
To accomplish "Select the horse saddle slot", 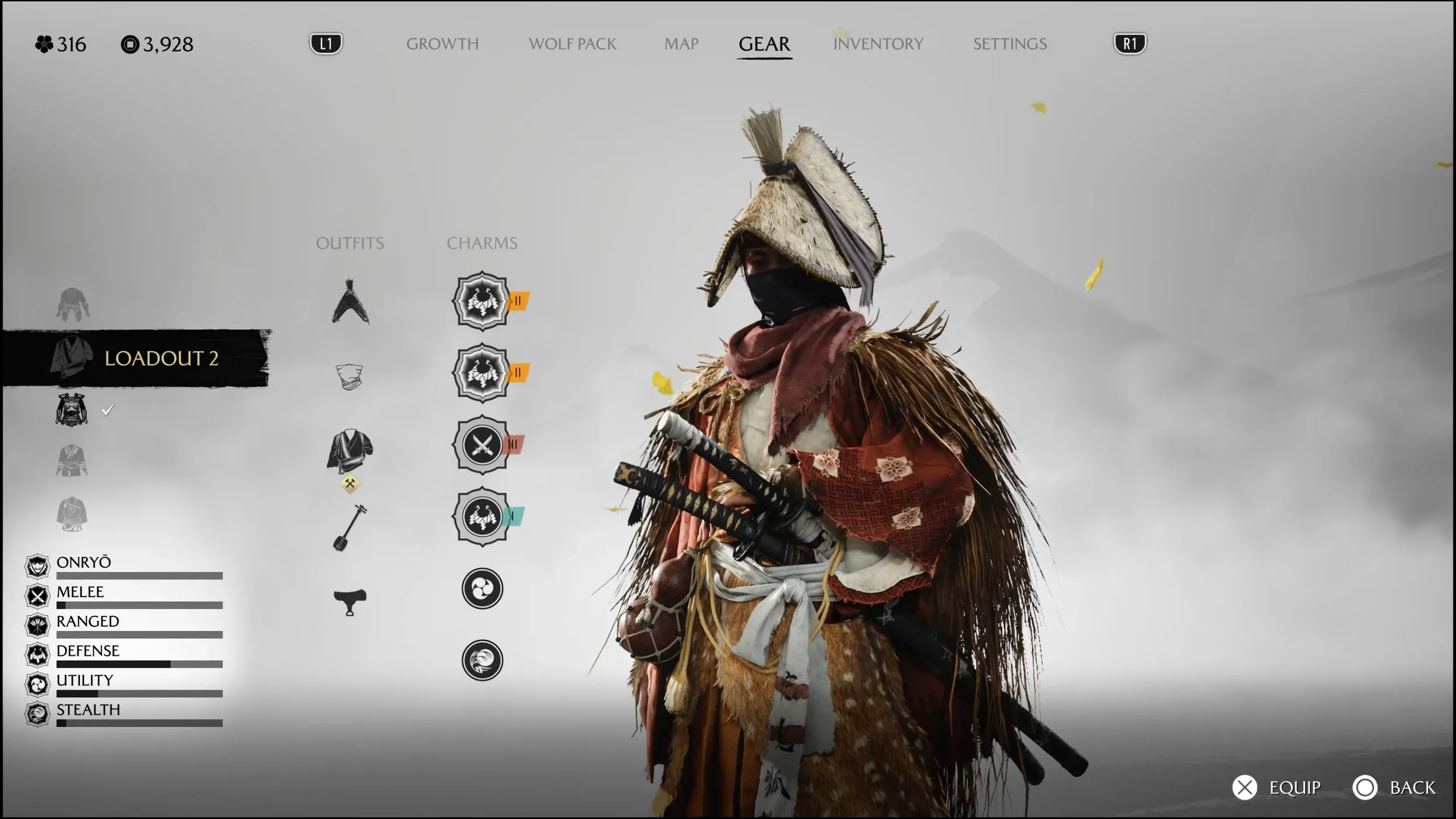I will pyautogui.click(x=349, y=601).
